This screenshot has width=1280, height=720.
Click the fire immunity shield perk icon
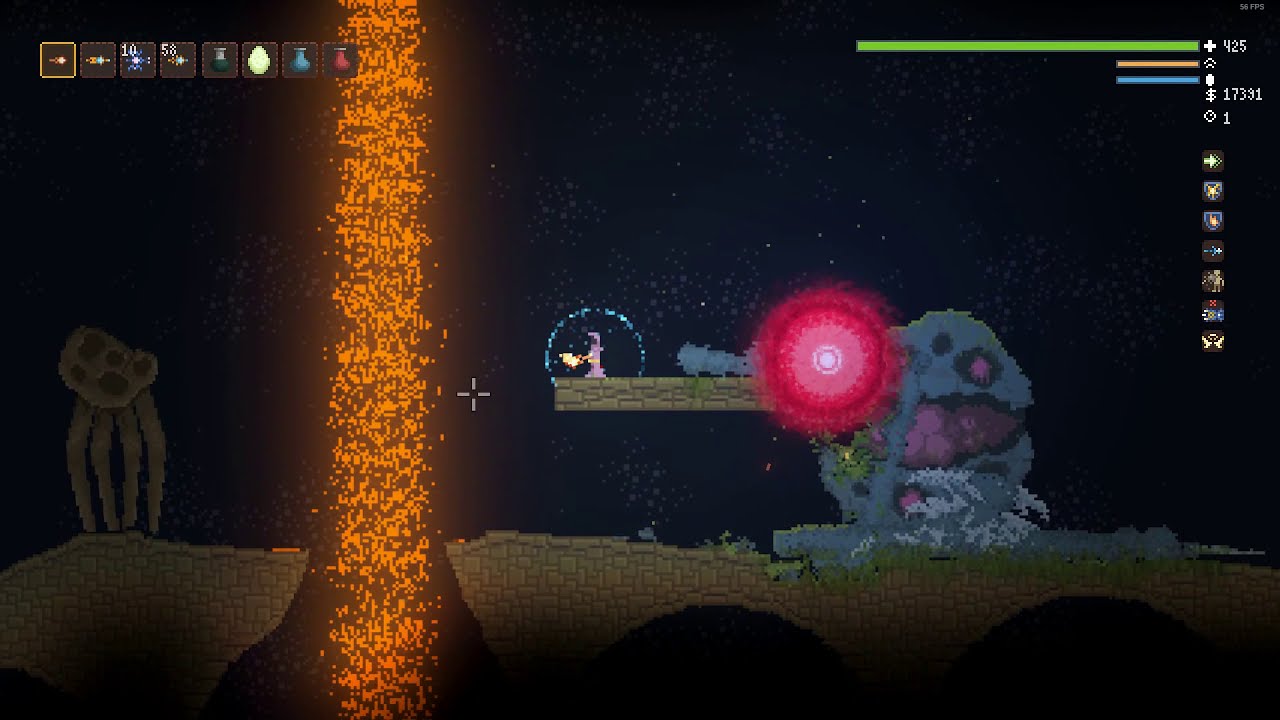1213,221
